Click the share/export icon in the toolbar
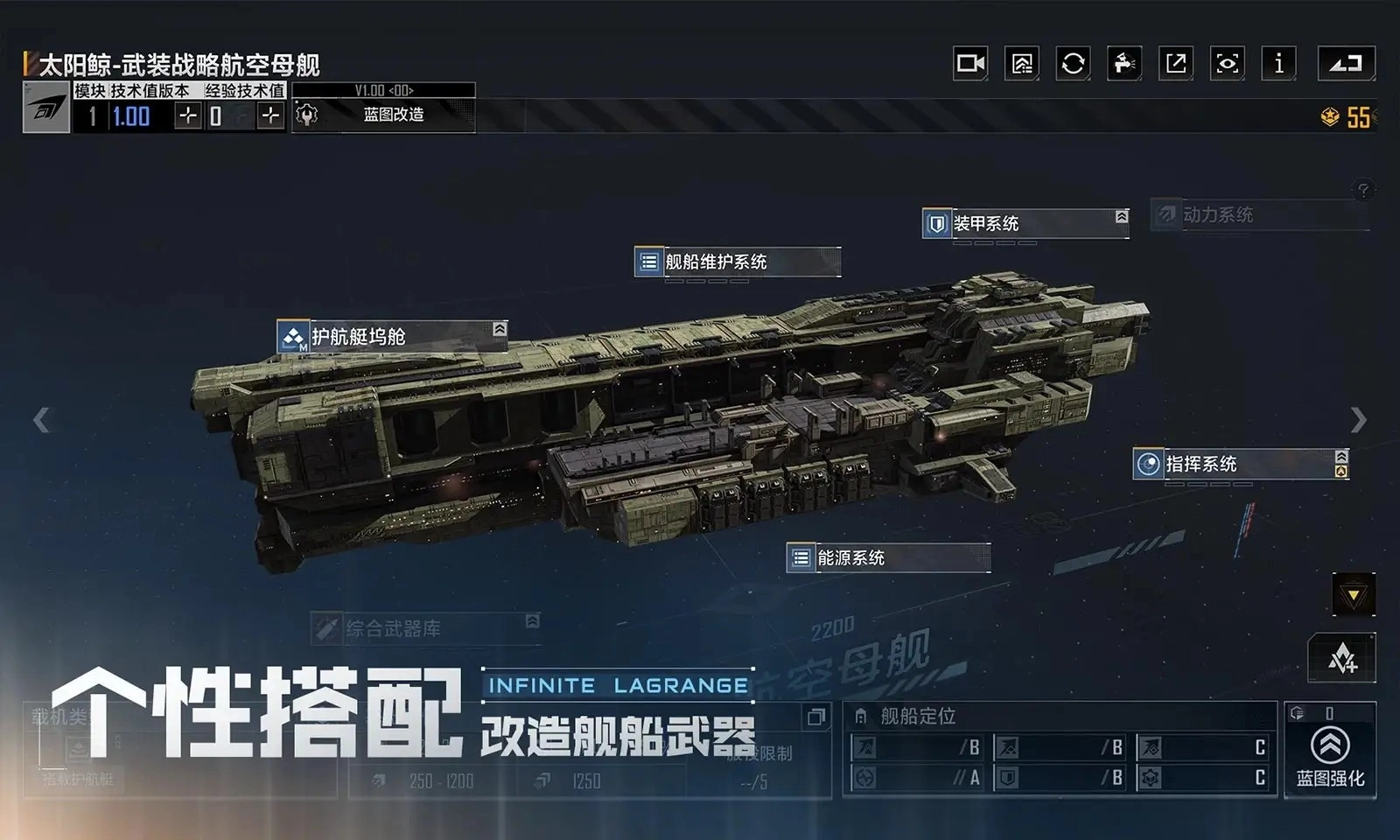Image resolution: width=1400 pixels, height=840 pixels. click(x=1175, y=63)
